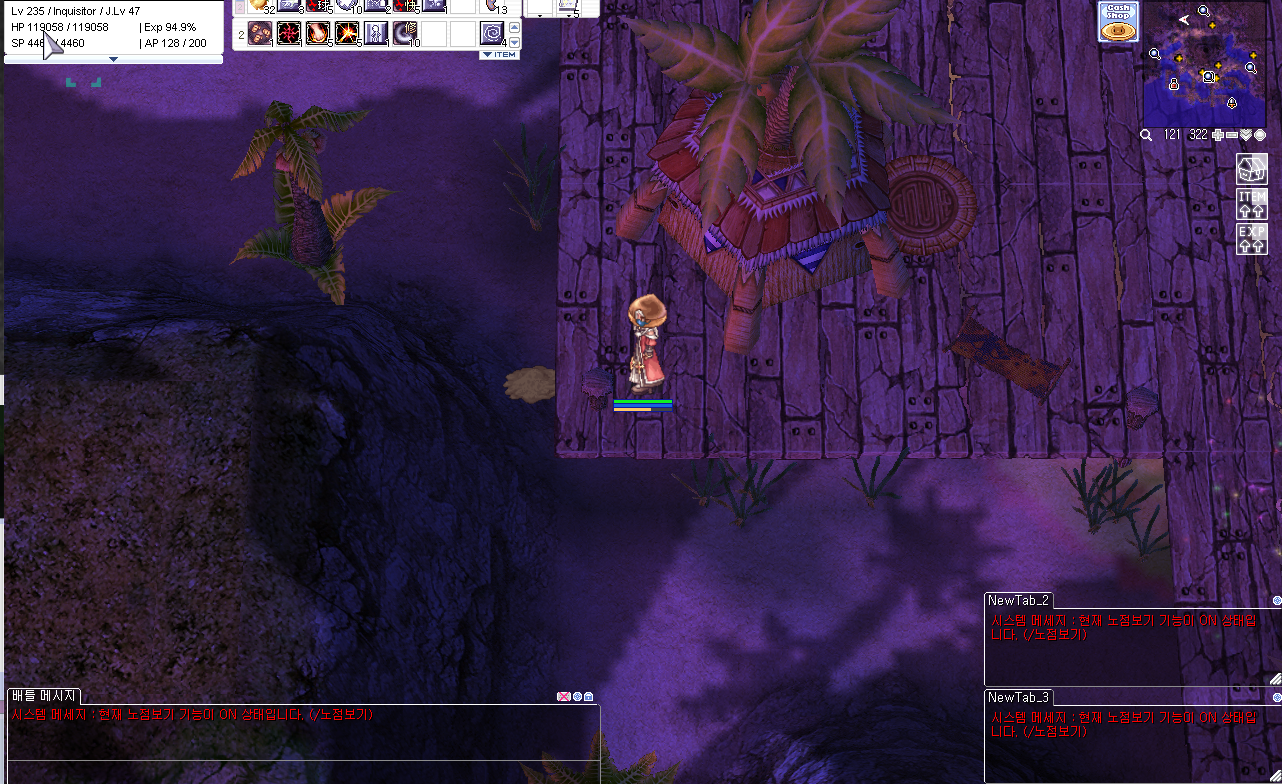Use the flaming fist skill
Screen dimensions: 1282x784
318,34
